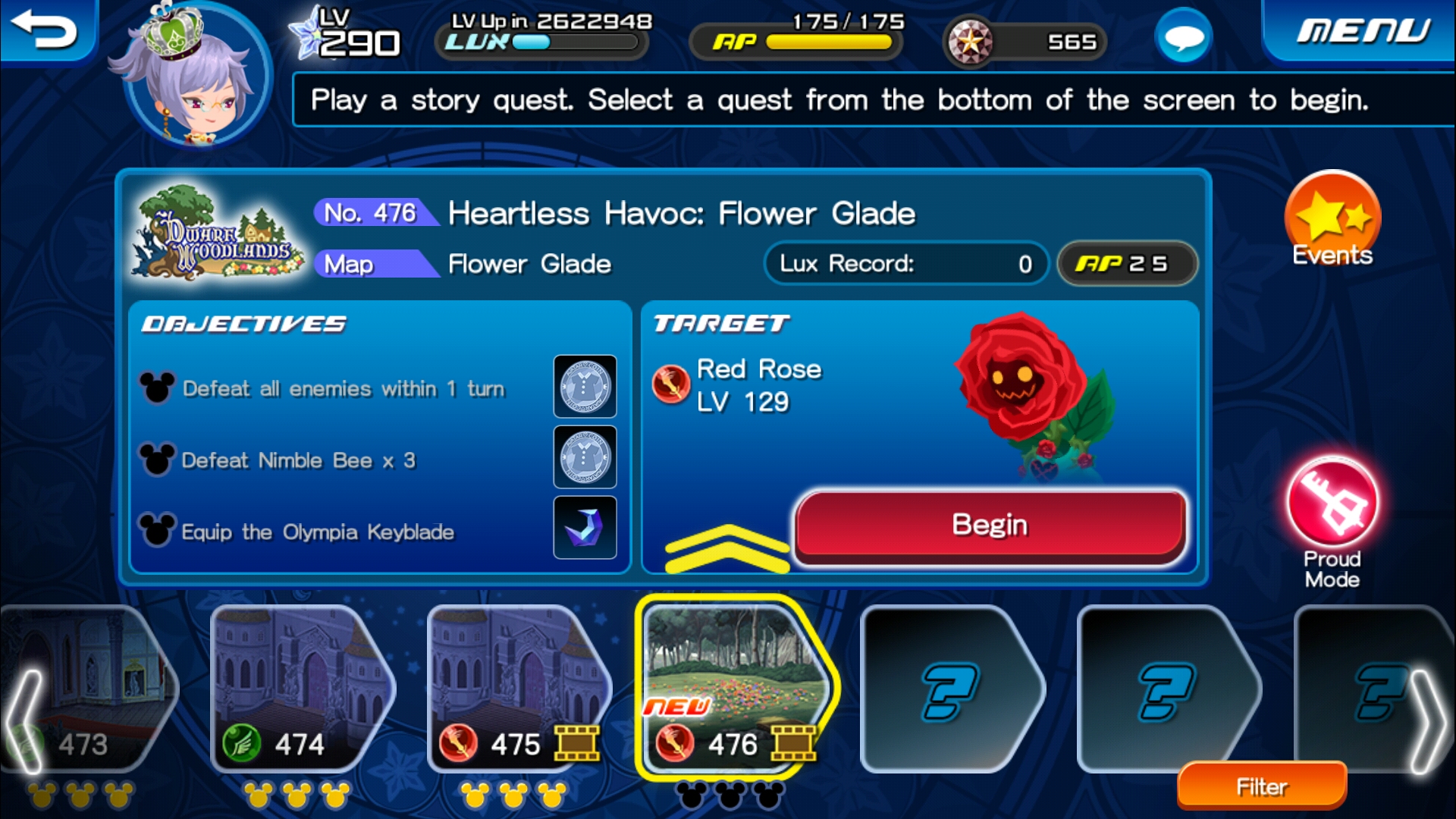The width and height of the screenshot is (1456, 819).
Task: Show next quests with right arrow
Action: point(1426,720)
